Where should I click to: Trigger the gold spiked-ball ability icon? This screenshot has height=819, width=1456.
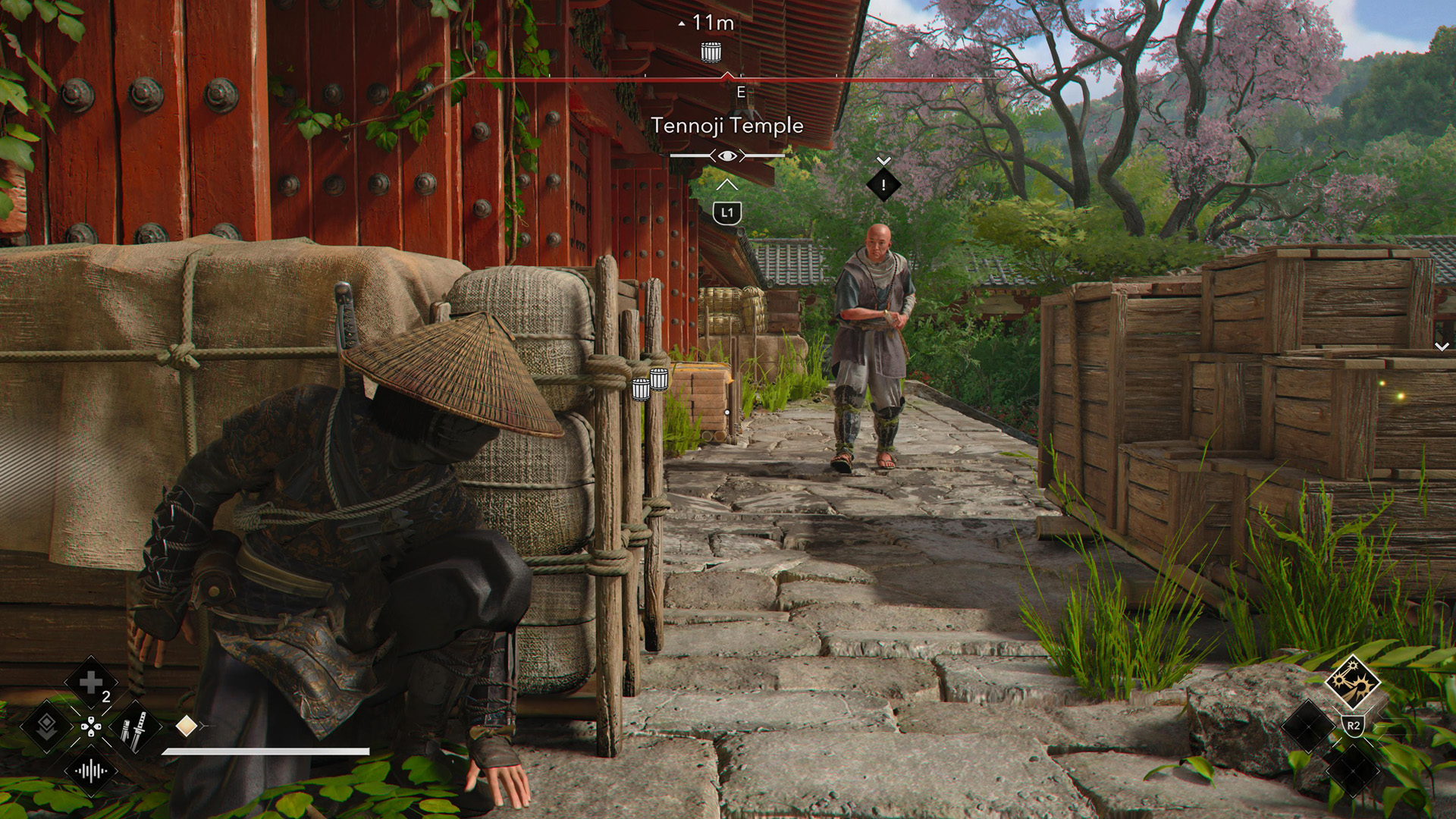coord(1353,682)
